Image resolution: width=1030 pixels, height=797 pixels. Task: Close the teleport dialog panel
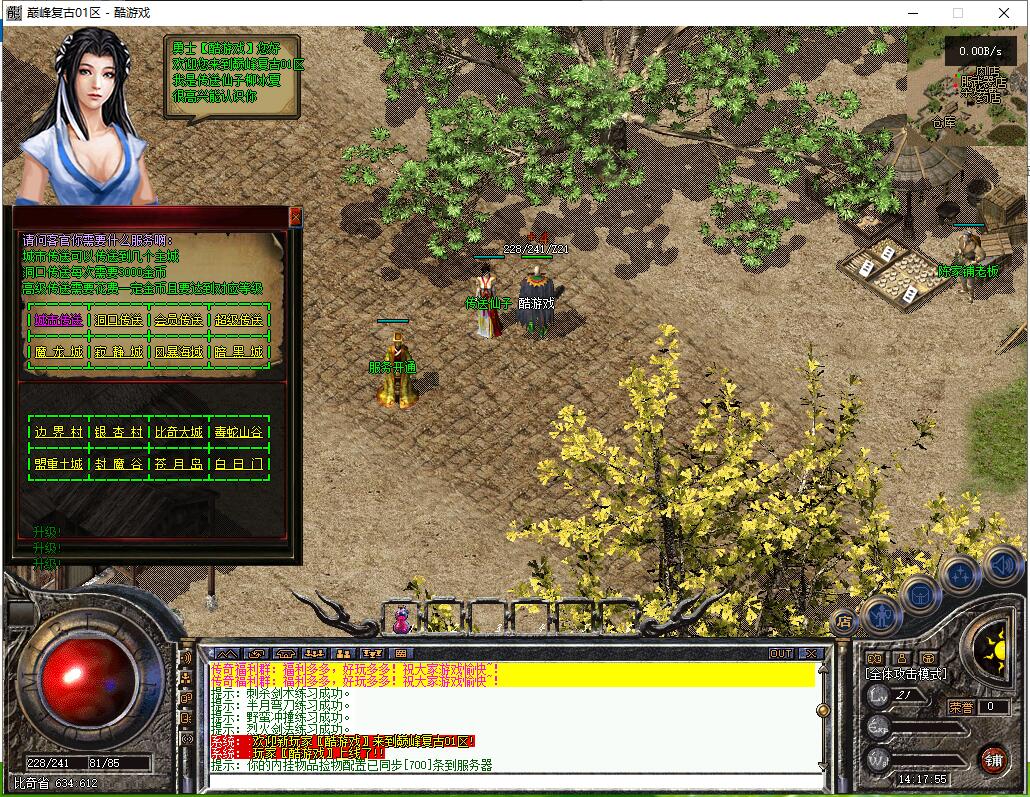click(x=295, y=216)
